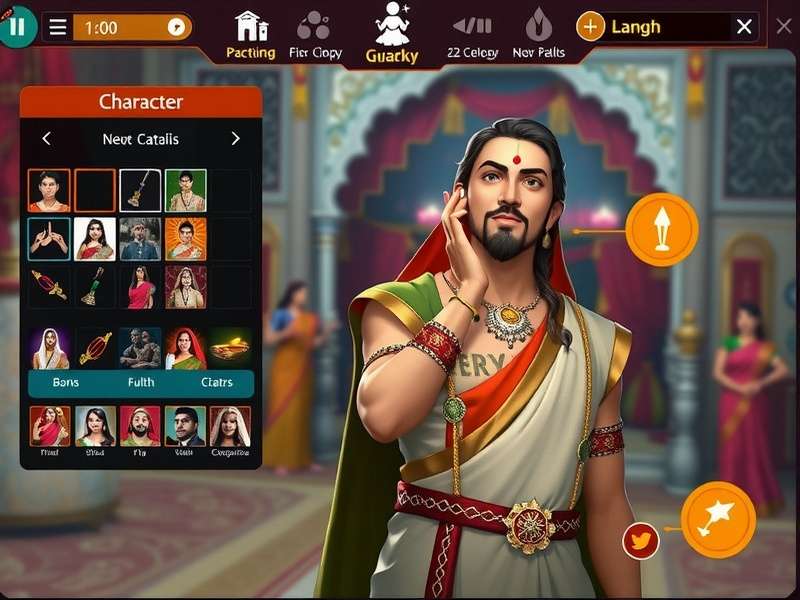
Task: Close the window with the grey X
Action: (784, 26)
